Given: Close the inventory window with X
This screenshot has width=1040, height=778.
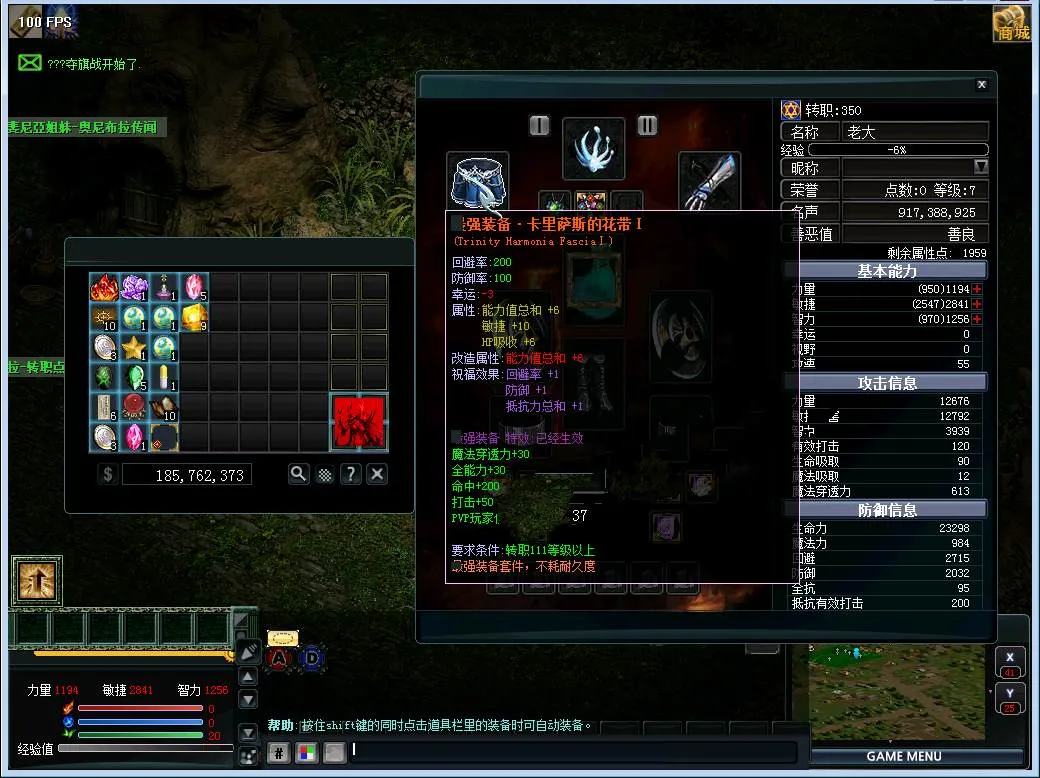Looking at the screenshot, I should click(377, 474).
